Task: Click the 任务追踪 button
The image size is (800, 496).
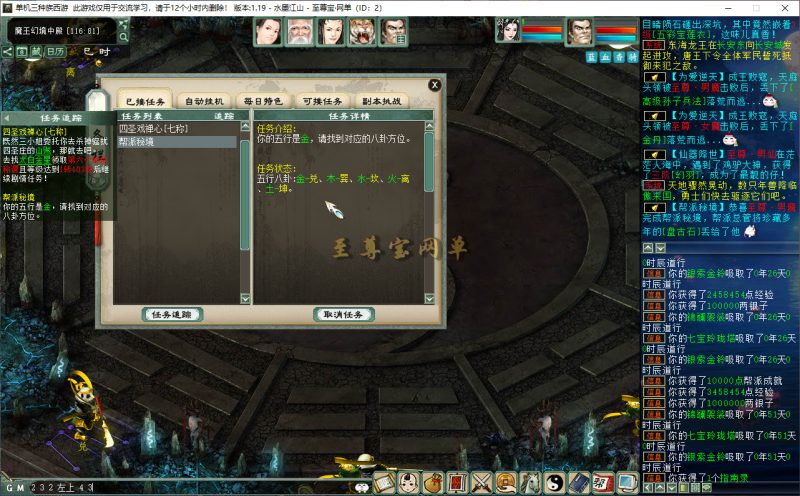Action: (175, 314)
